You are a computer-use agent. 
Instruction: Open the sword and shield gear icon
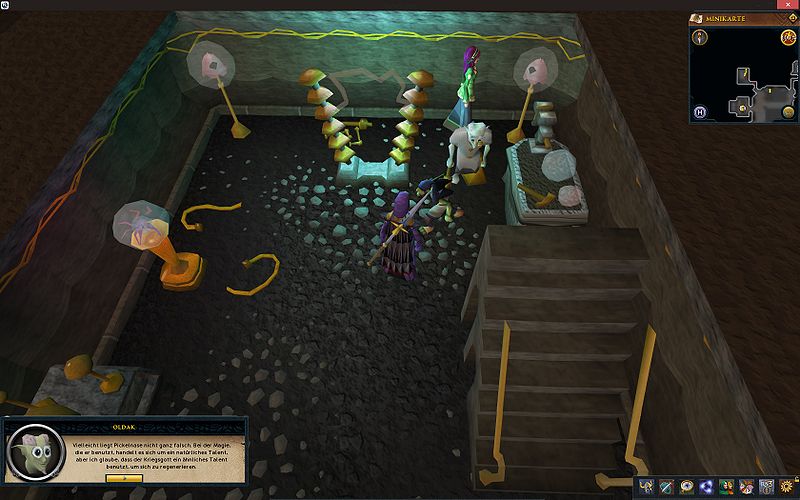[x=665, y=487]
